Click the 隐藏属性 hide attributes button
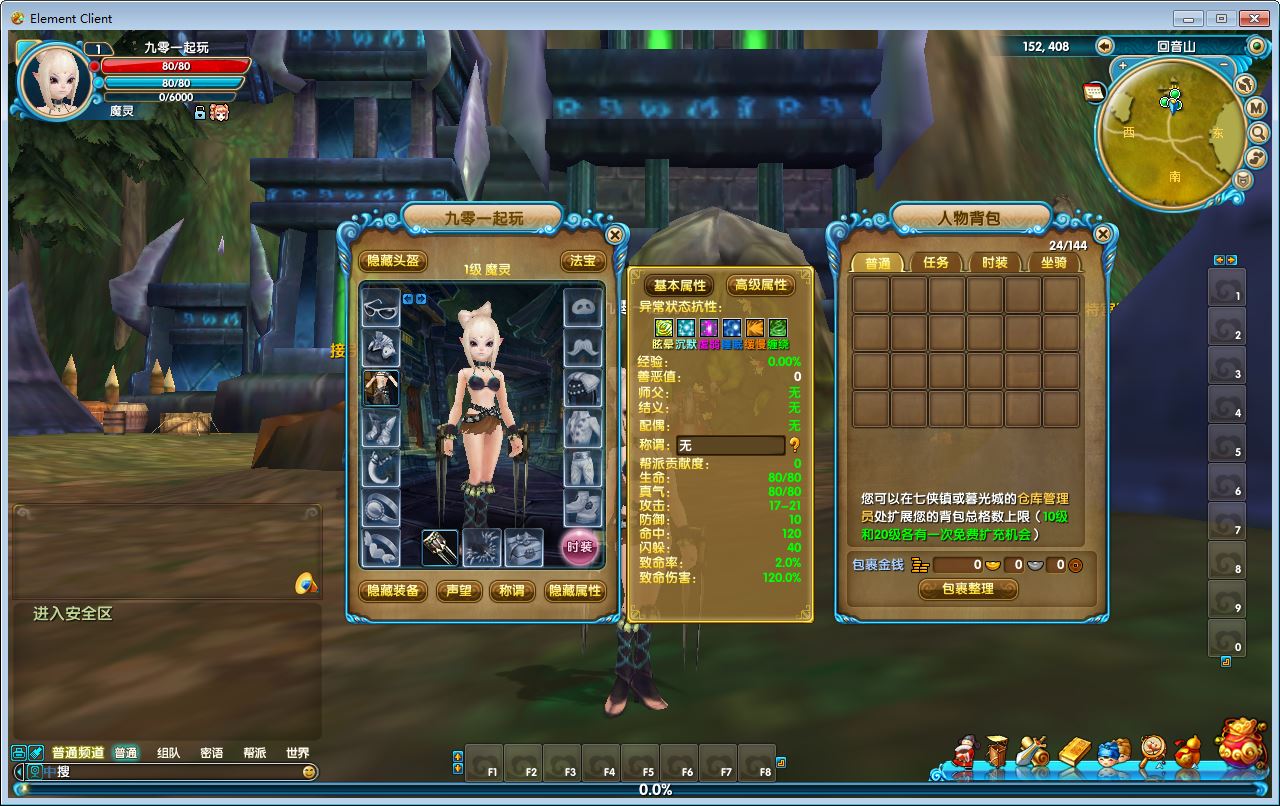Screen dimensions: 1280x806 point(575,591)
